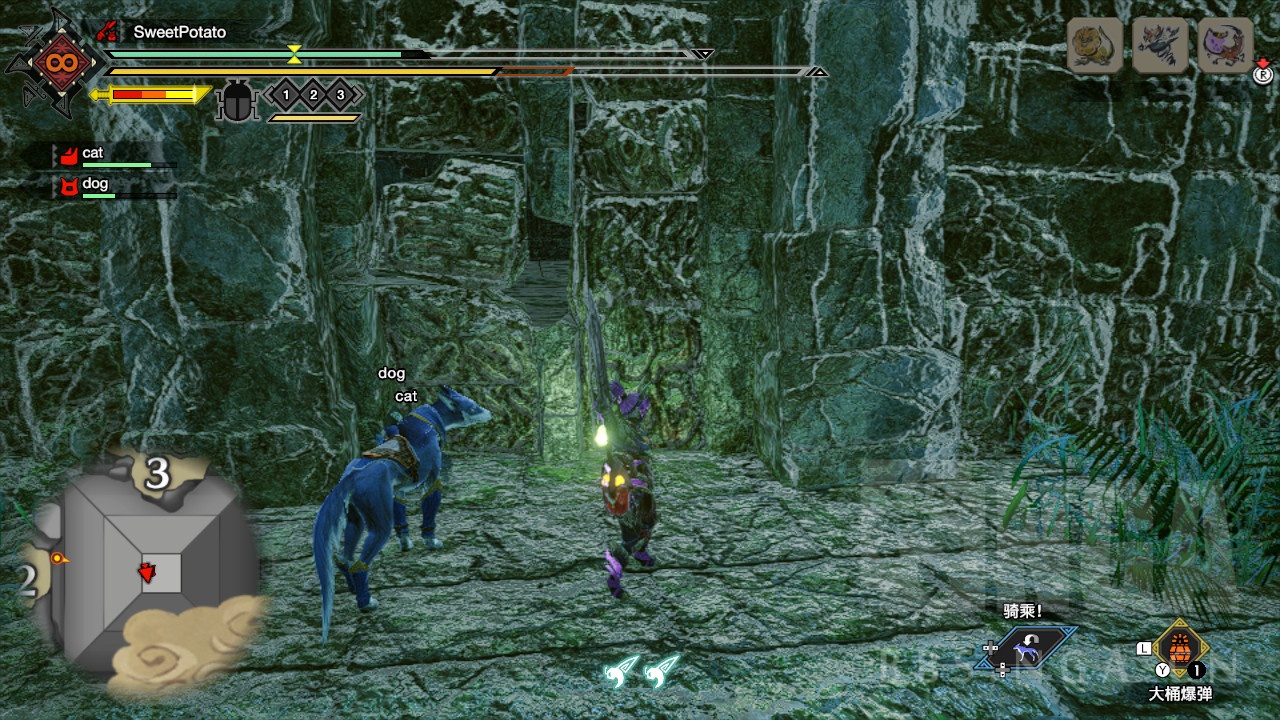Click the SweetPotato player name tag
This screenshot has height=720, width=1280.
click(x=180, y=32)
